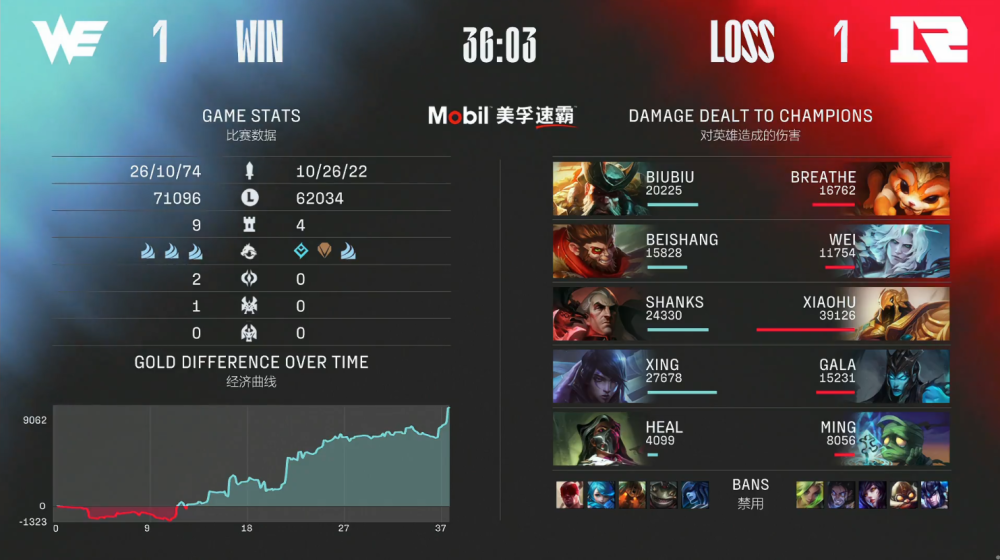The image size is (1000, 560).
Task: Select the banned Tahm Kench icon
Action: (664, 495)
